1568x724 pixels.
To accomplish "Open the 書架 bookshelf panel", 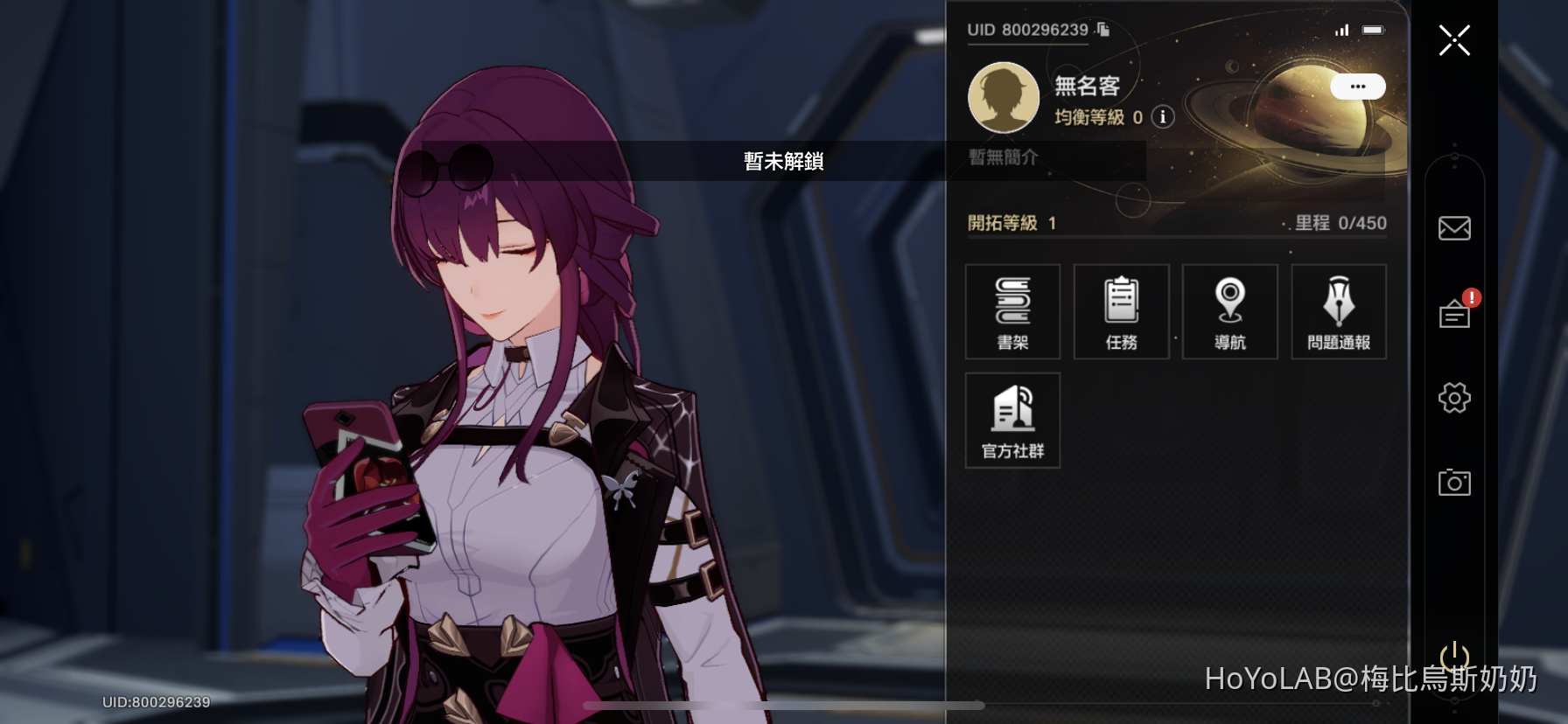I will click(x=1012, y=311).
